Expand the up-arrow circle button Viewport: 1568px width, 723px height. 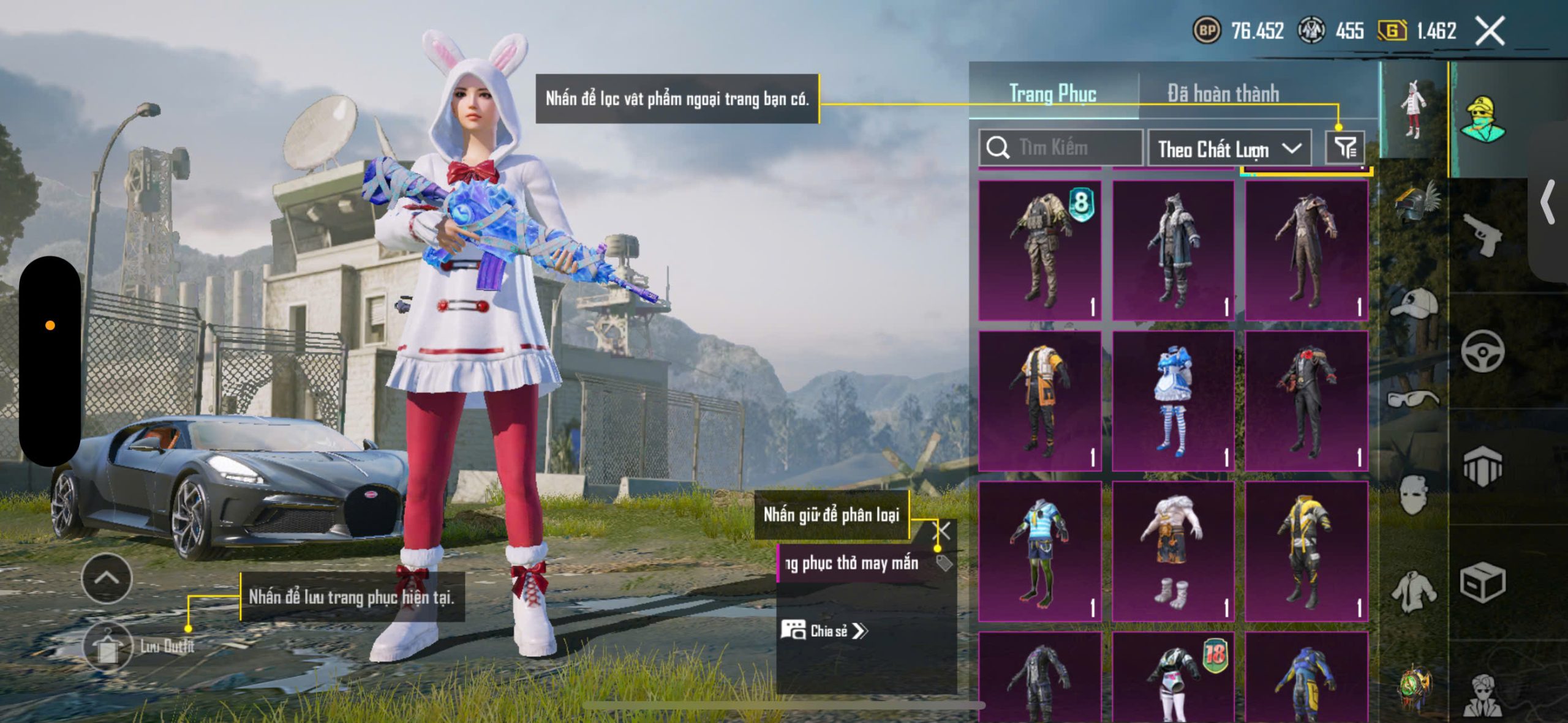click(107, 579)
